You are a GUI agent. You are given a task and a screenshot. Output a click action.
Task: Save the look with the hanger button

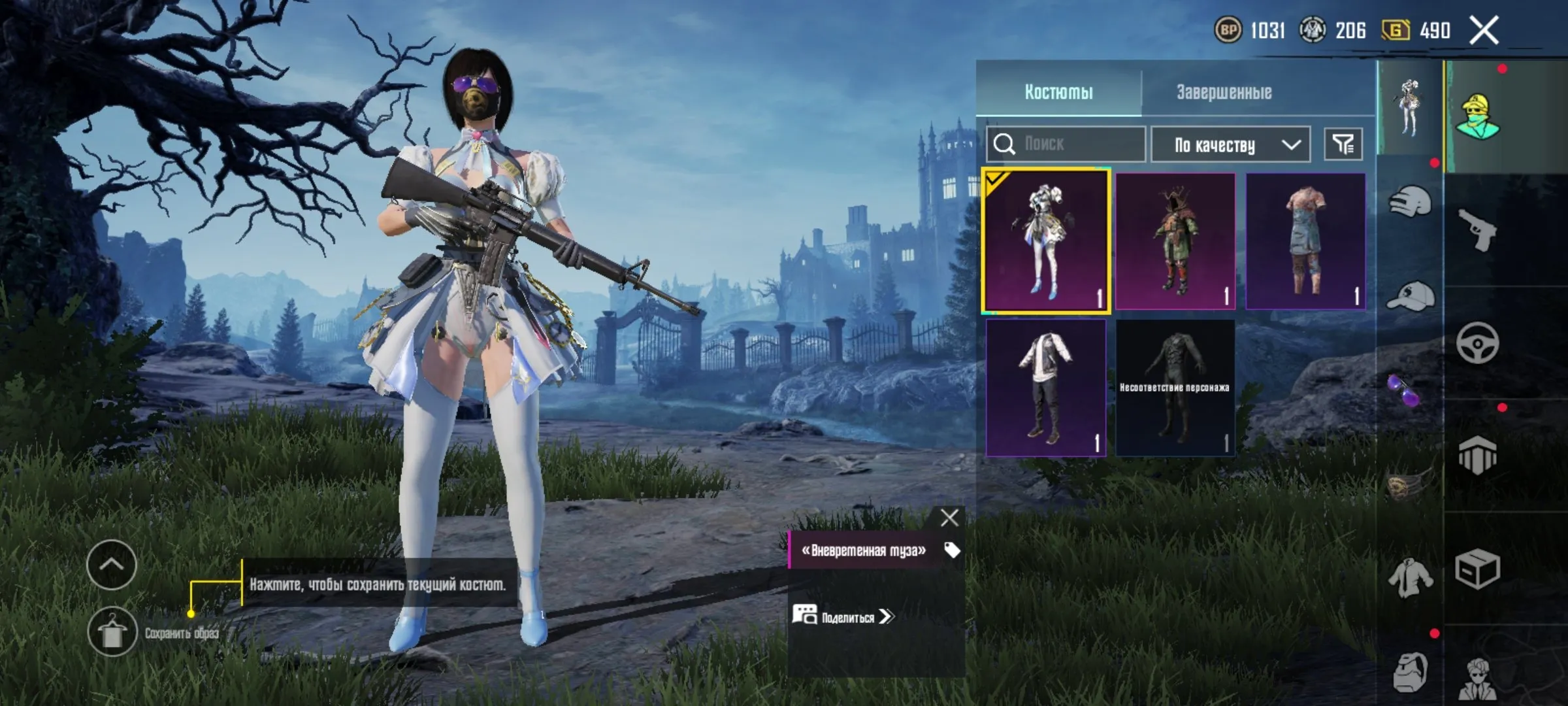tap(112, 632)
